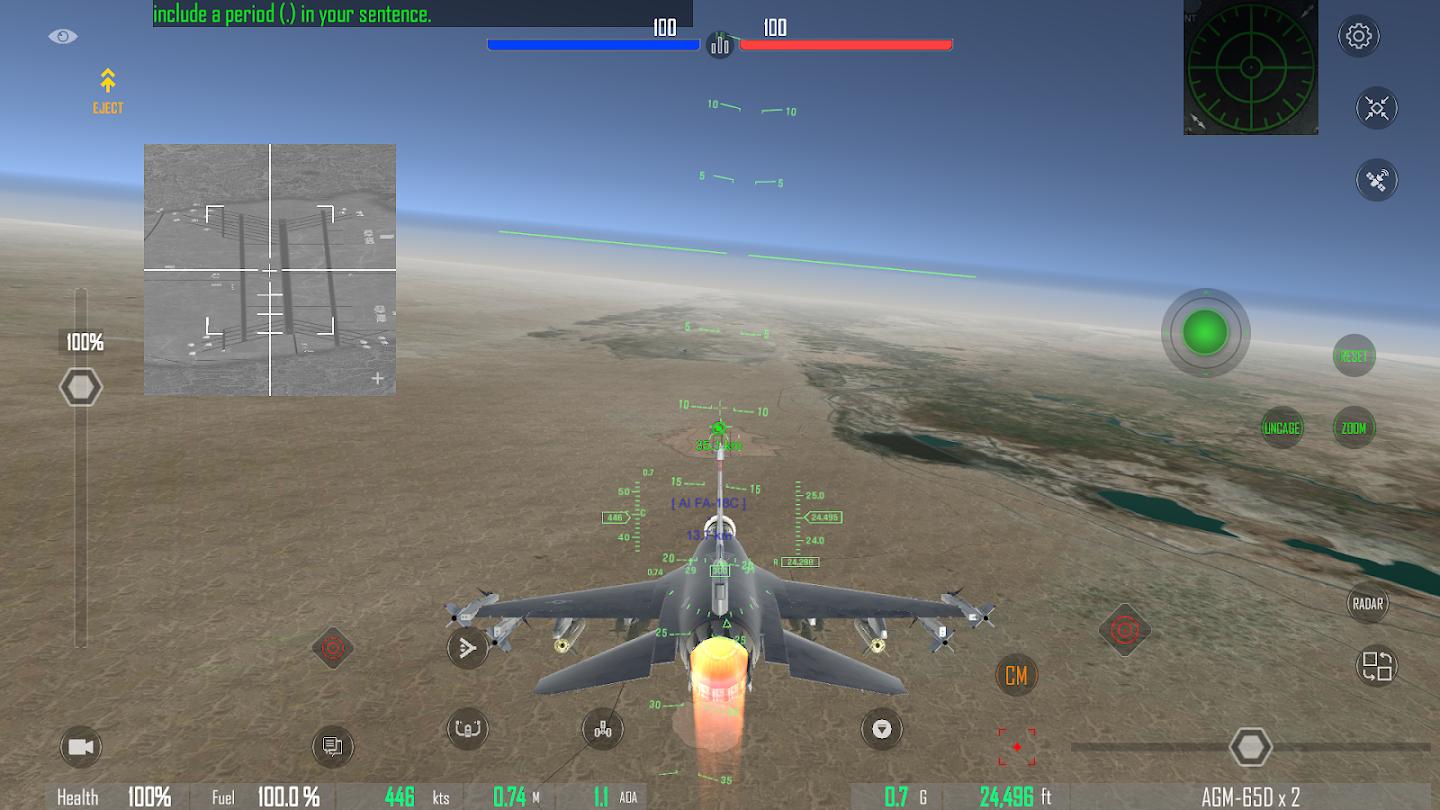1440x810 pixels.
Task: Tap the EJECT button
Action: point(108,91)
